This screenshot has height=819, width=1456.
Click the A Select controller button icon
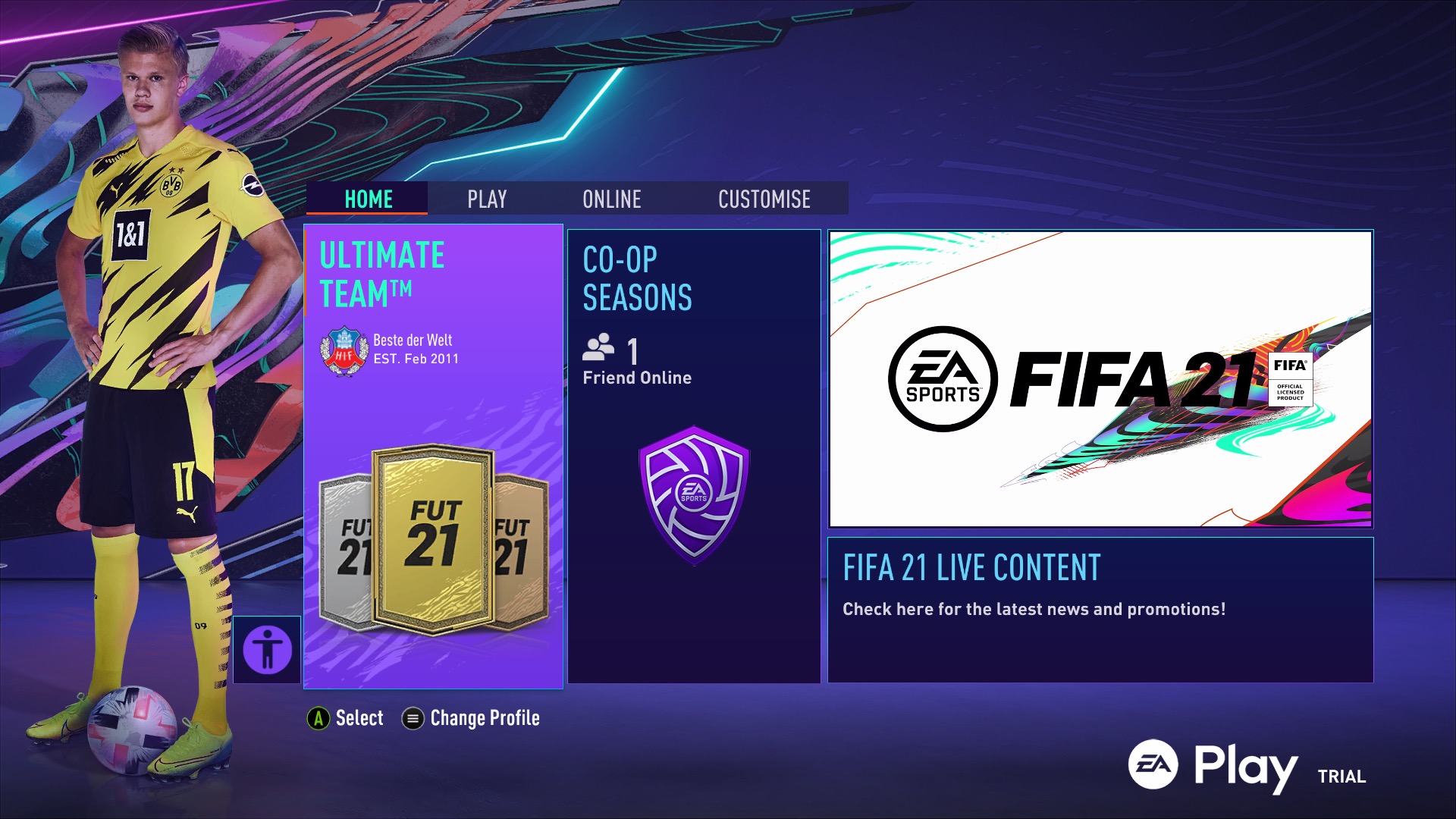coord(319,717)
